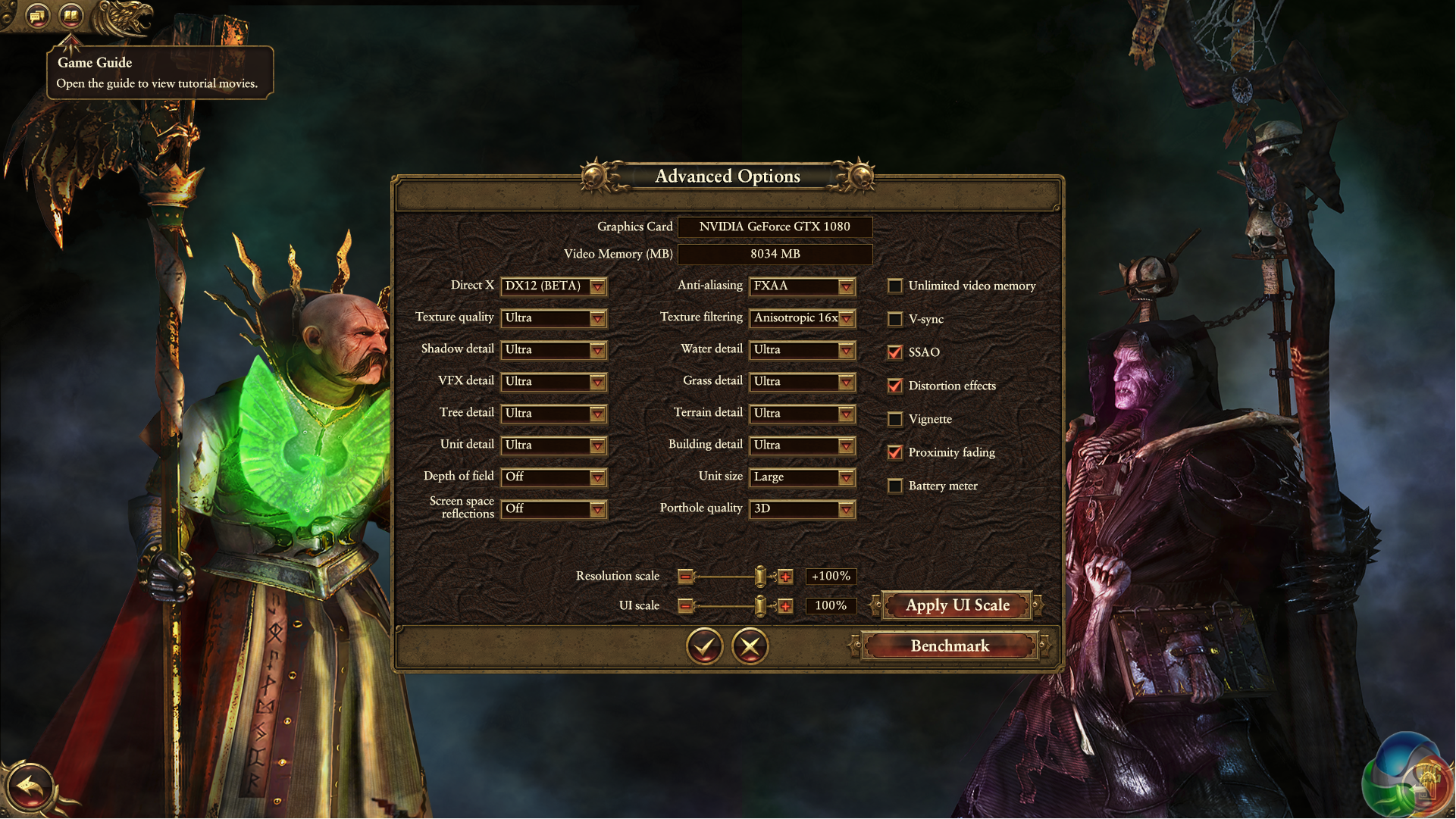Open the Direct X dropdown
The height and width of the screenshot is (819, 1456).
(553, 286)
